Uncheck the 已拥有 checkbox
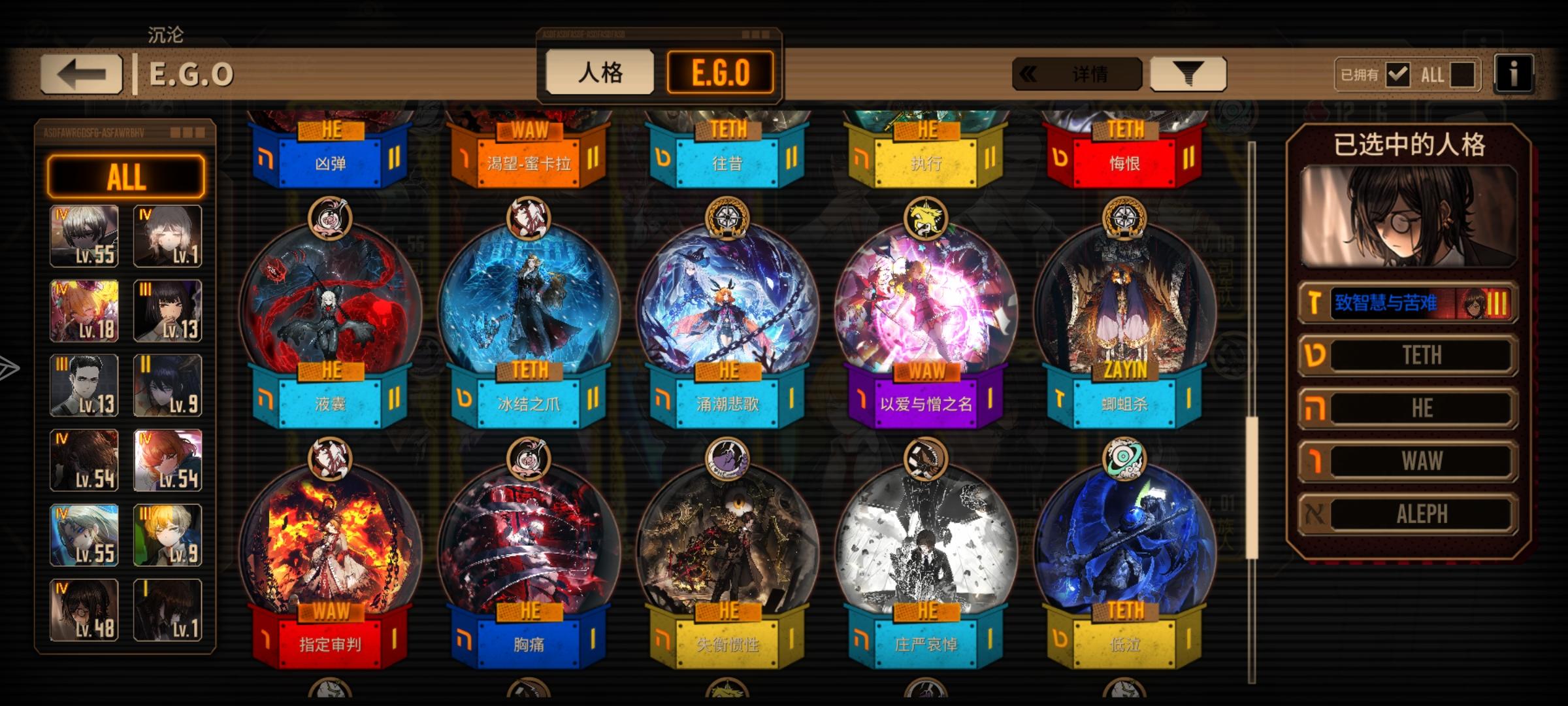1568x706 pixels. pyautogui.click(x=1399, y=74)
